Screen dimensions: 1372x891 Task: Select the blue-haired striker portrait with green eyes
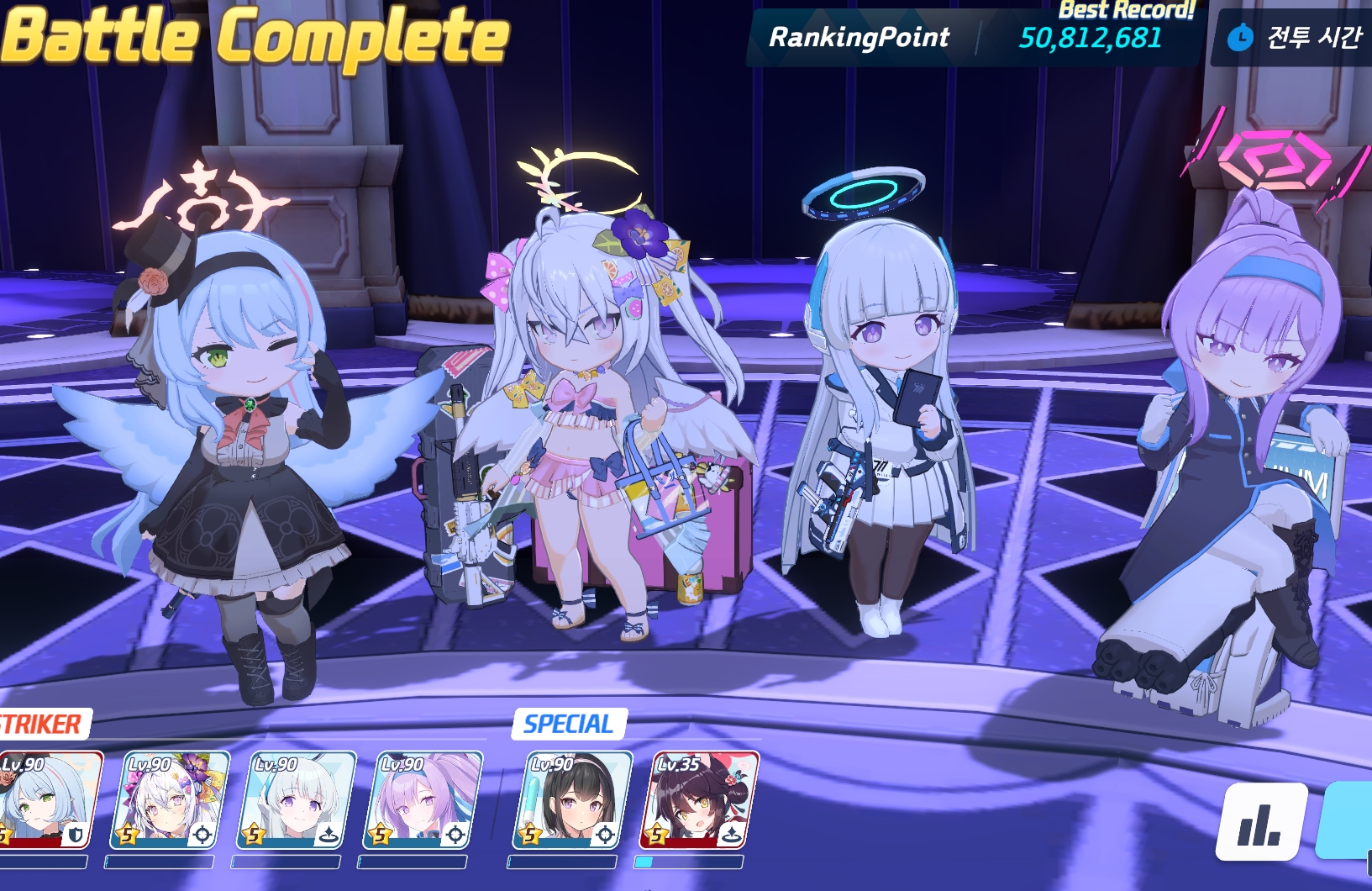click(x=49, y=799)
